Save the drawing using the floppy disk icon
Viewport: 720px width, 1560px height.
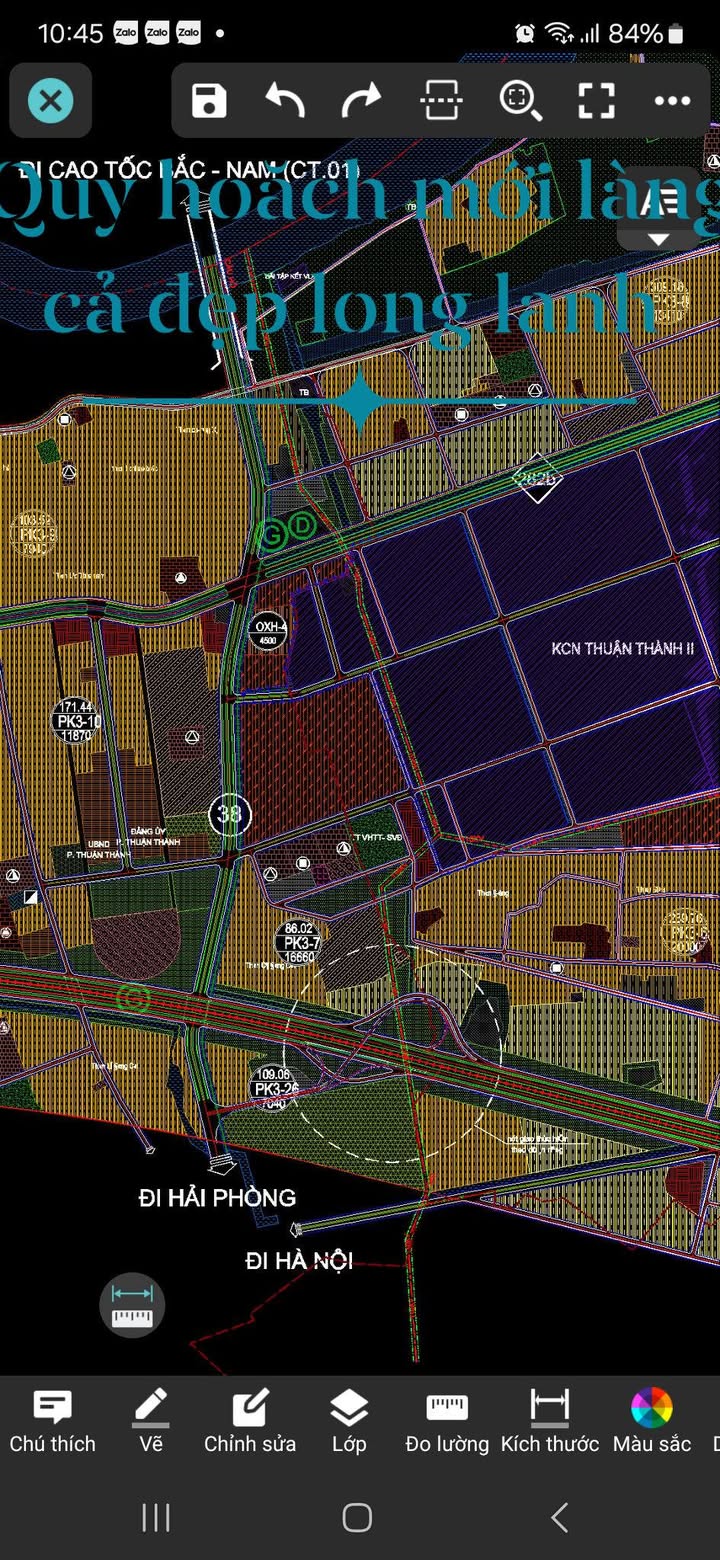pos(209,101)
